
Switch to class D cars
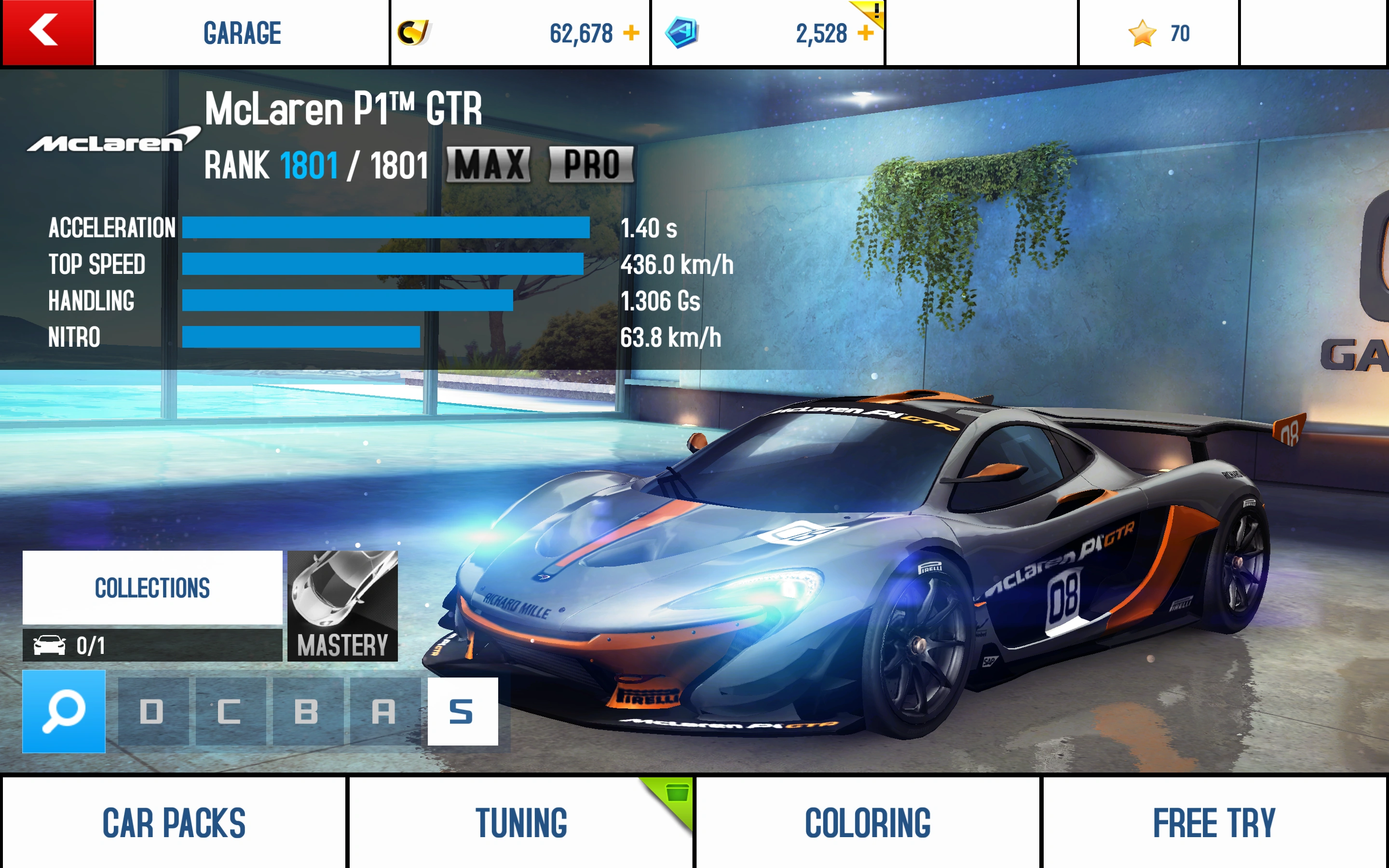(x=153, y=712)
